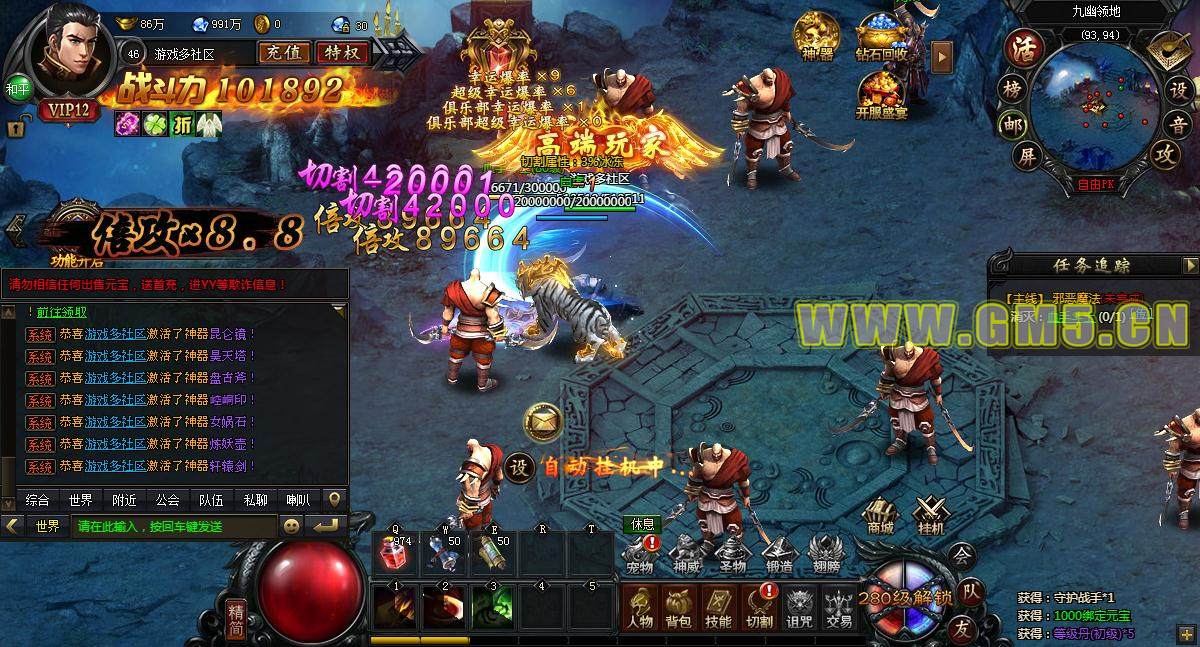Viewport: 1200px width, 647px height.
Task: Toggle 挂机 auto-battle mode
Action: point(931,515)
